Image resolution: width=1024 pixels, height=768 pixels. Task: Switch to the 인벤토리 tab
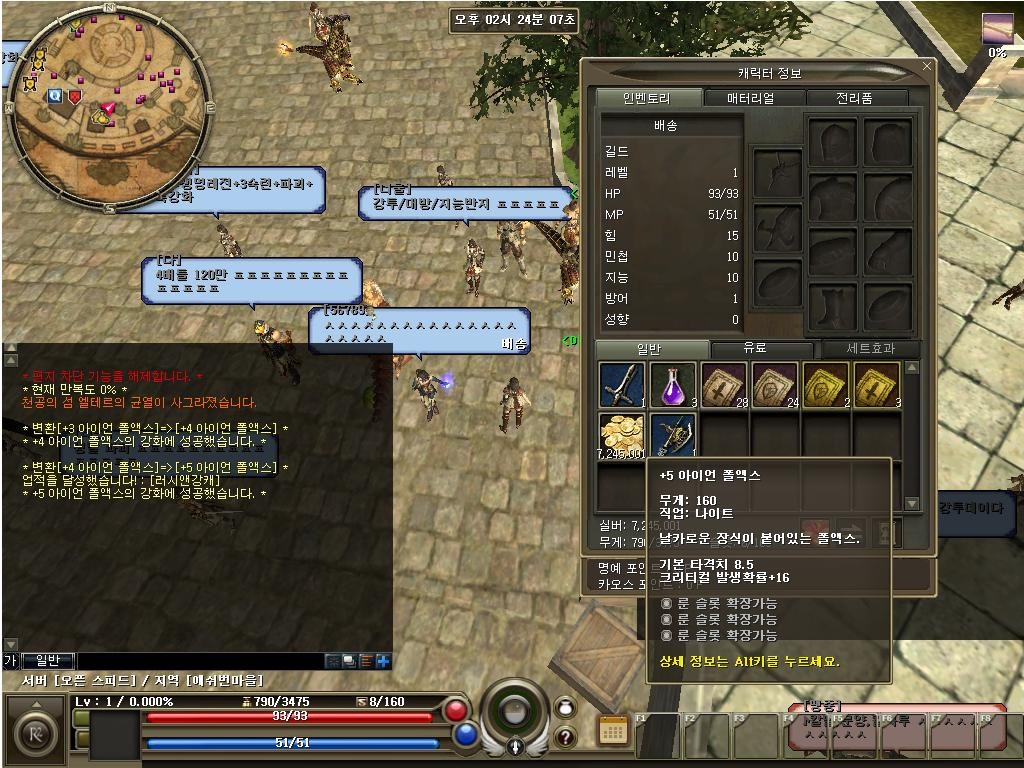click(646, 98)
